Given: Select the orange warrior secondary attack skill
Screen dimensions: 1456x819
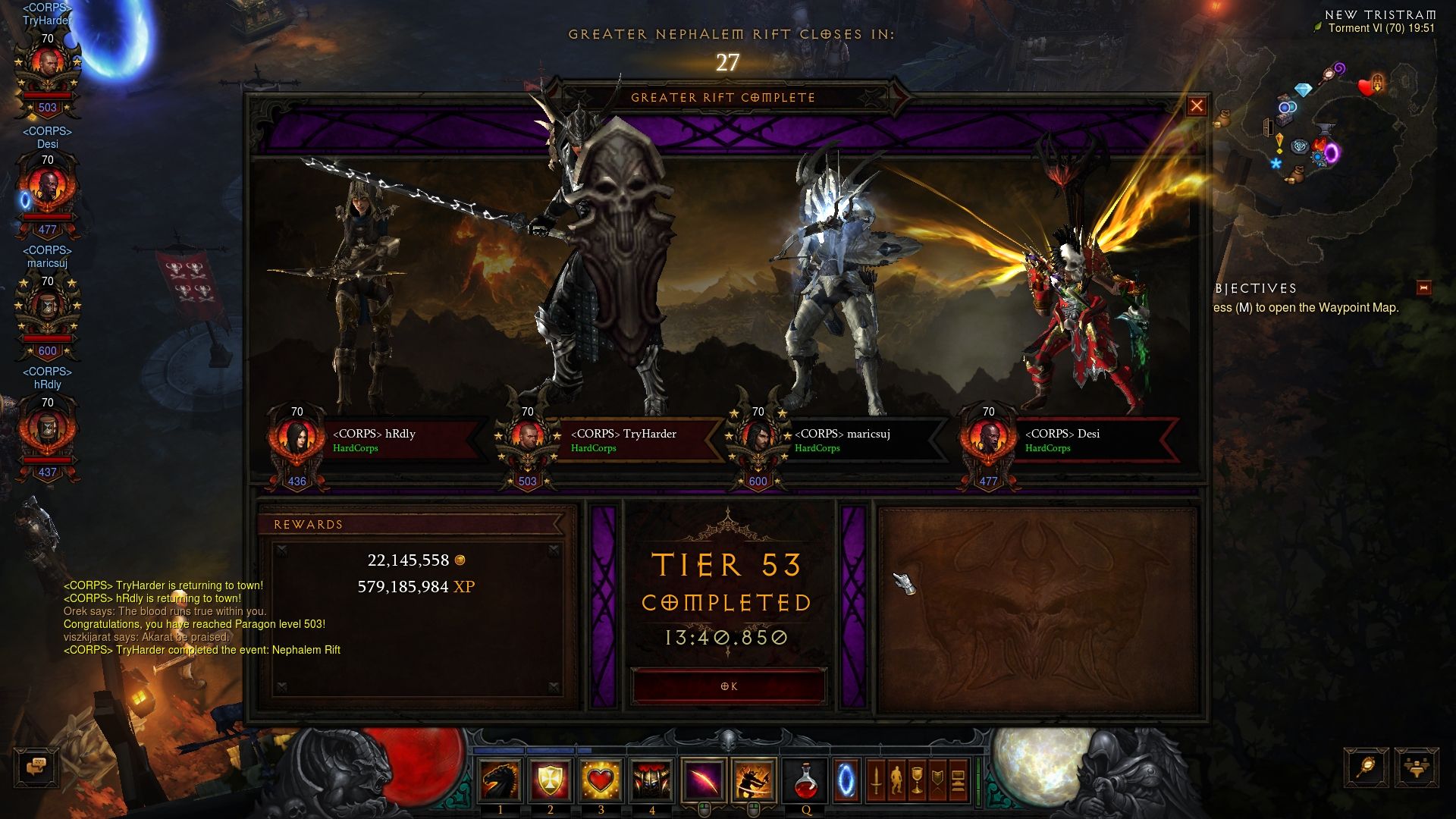Looking at the screenshot, I should pos(753,780).
